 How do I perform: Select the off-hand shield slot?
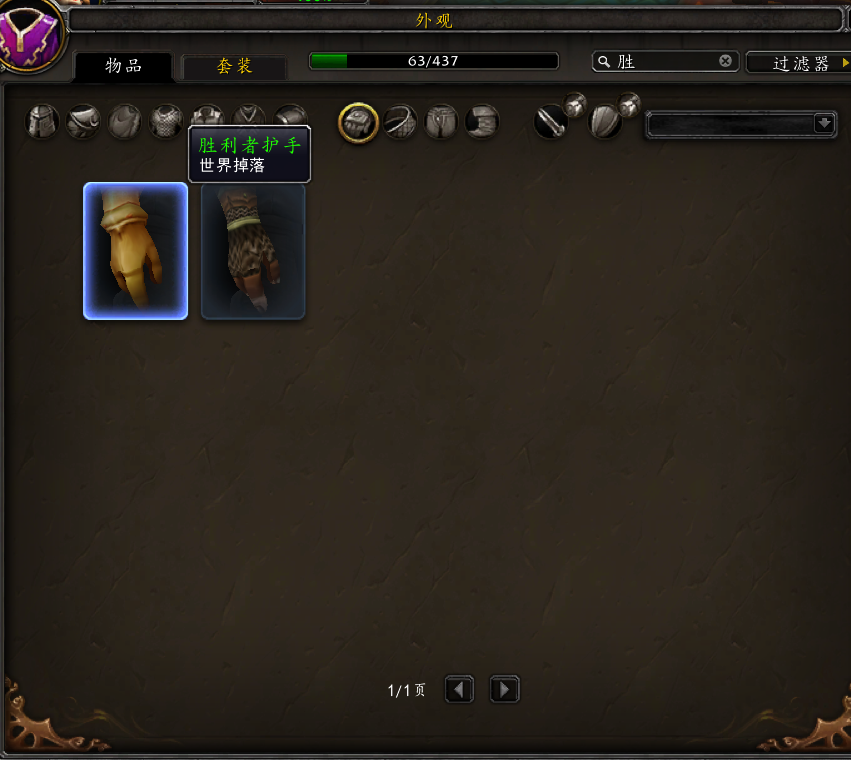pyautogui.click(x=604, y=122)
